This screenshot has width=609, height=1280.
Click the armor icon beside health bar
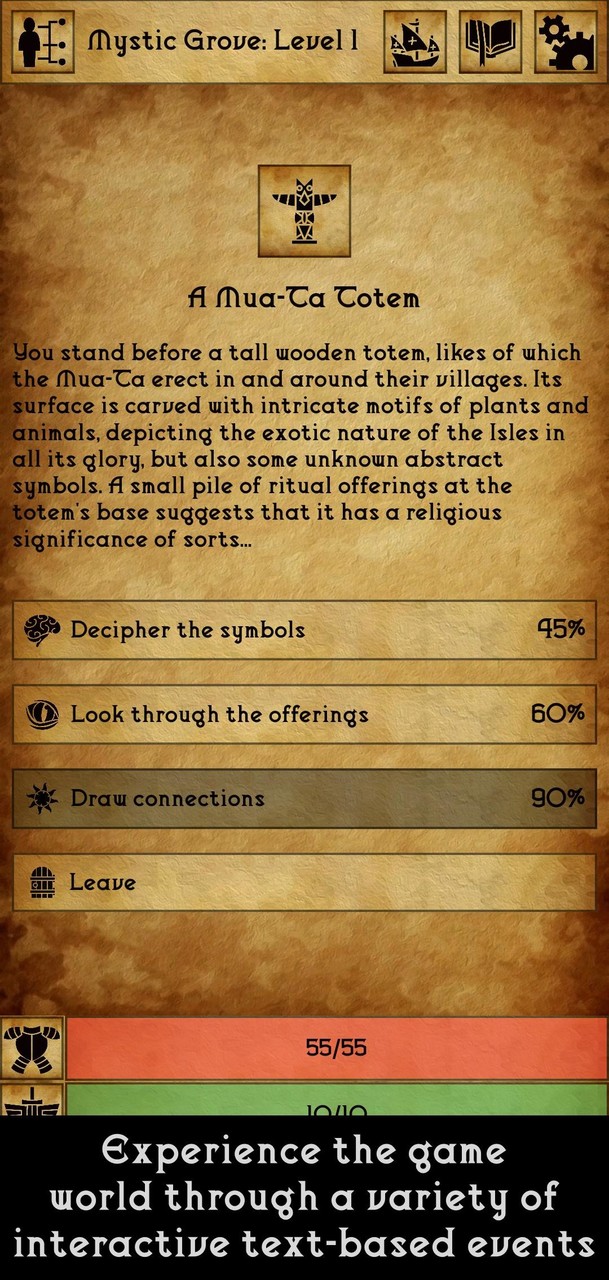coord(32,1048)
